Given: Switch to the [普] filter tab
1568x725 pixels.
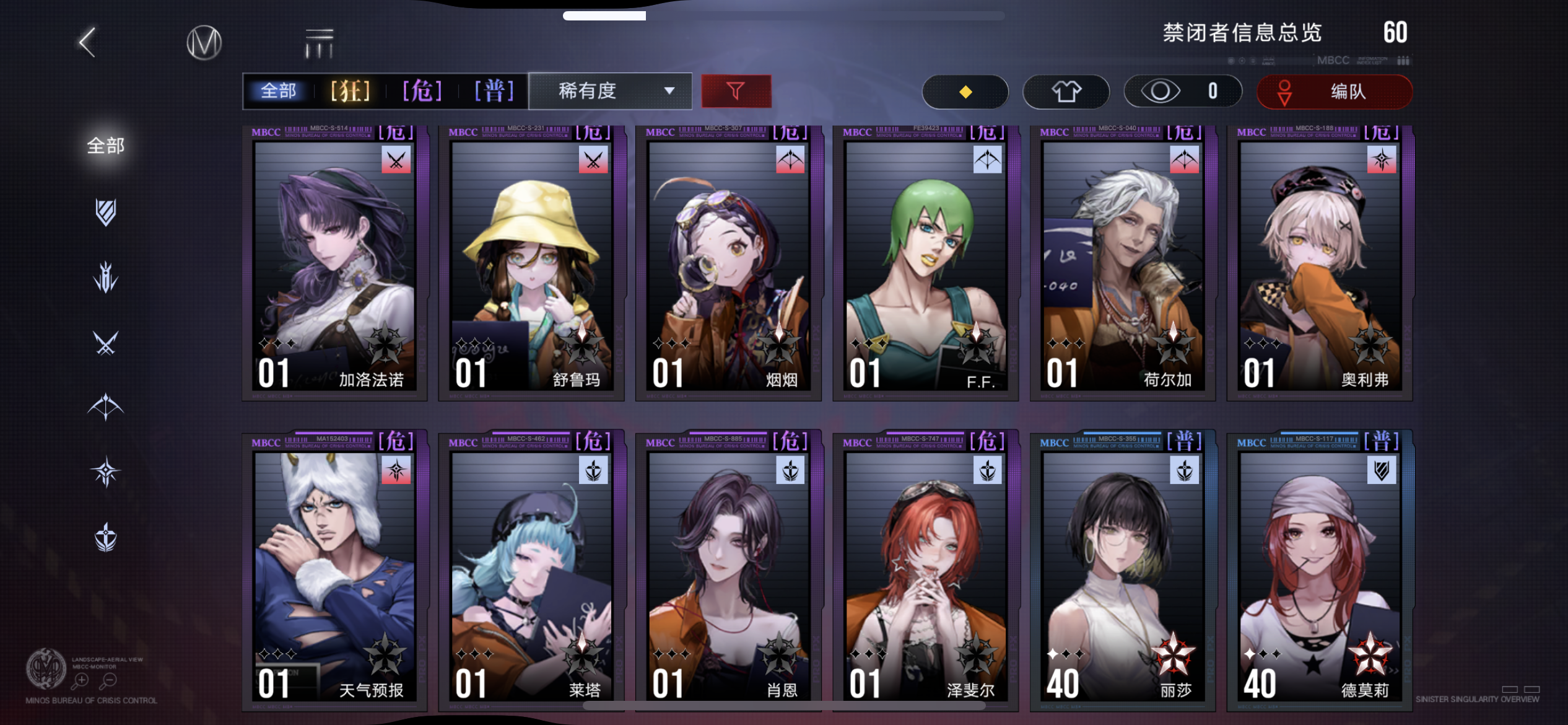Looking at the screenshot, I should (x=492, y=90).
